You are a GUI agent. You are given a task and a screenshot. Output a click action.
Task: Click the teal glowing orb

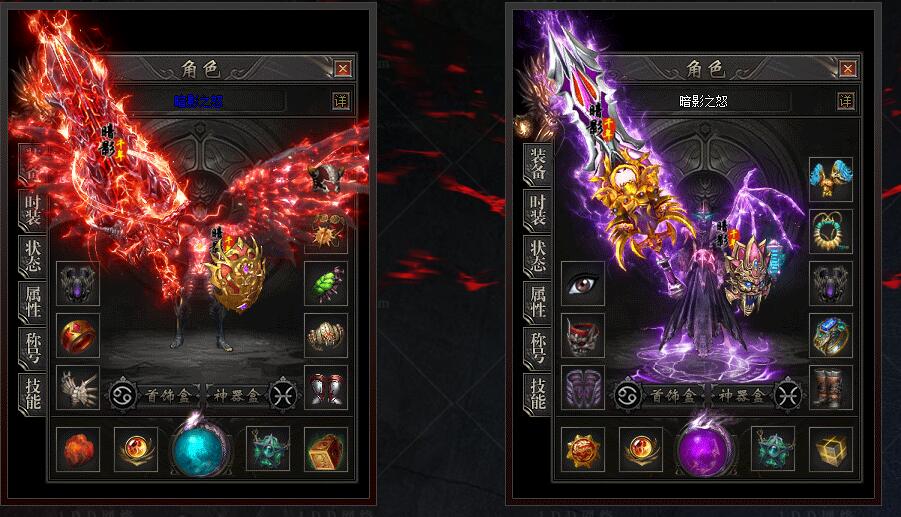pos(202,450)
